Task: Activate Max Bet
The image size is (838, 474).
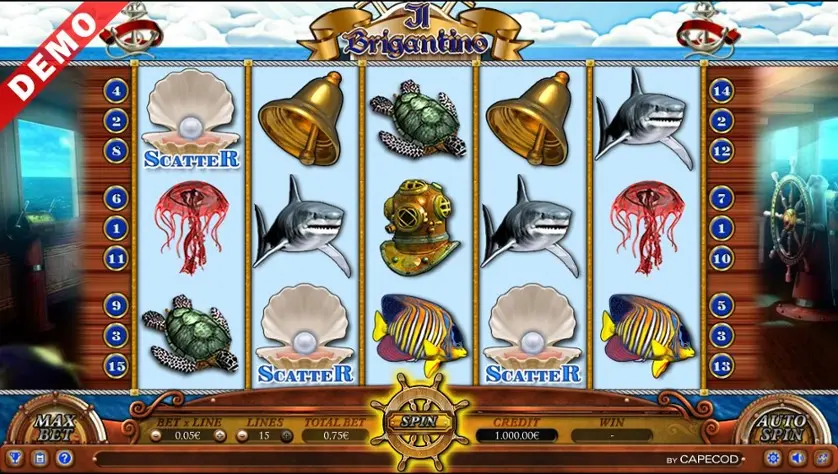Action: coord(48,427)
